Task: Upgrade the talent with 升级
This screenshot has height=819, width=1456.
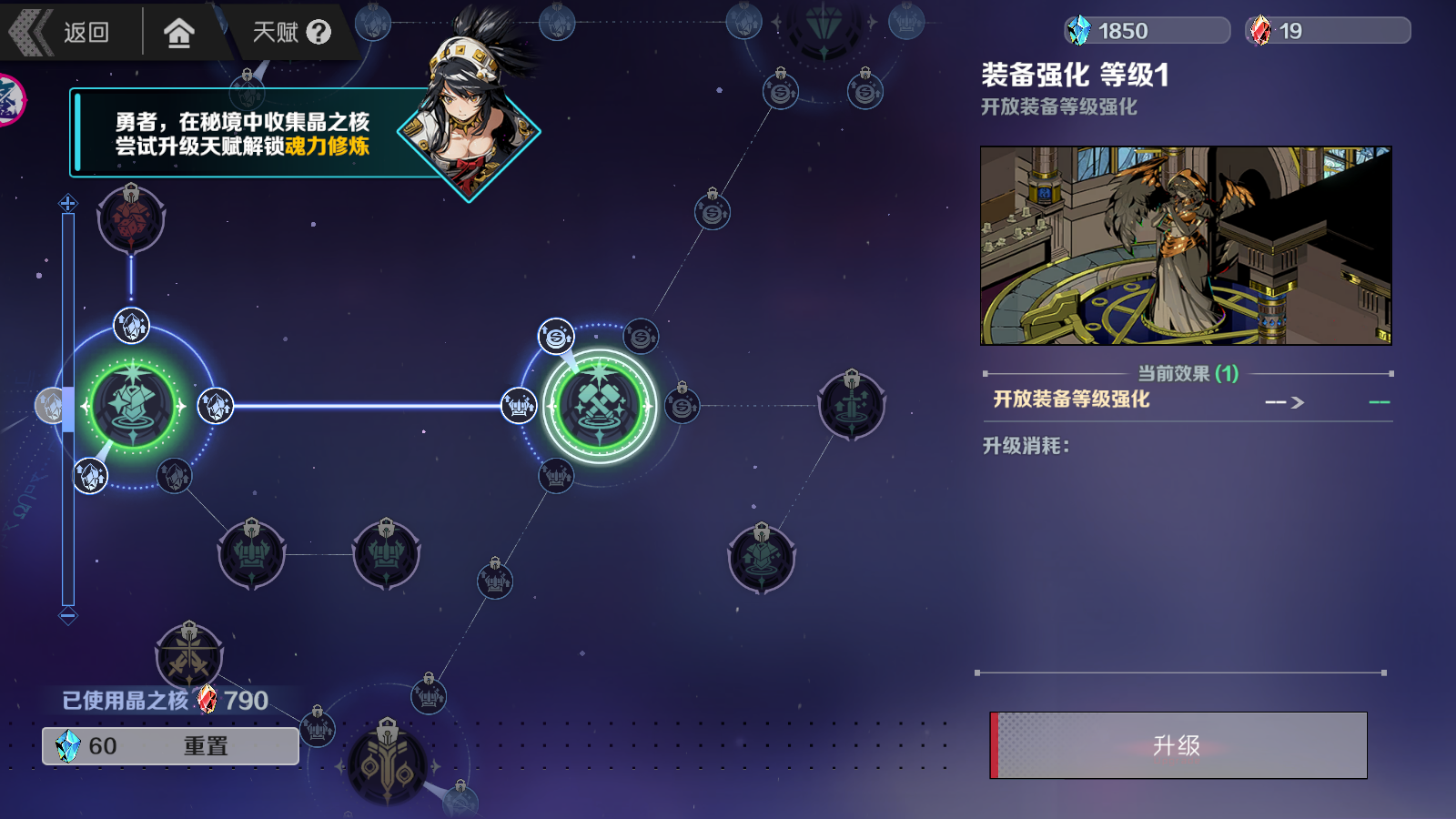Action: click(x=1178, y=745)
